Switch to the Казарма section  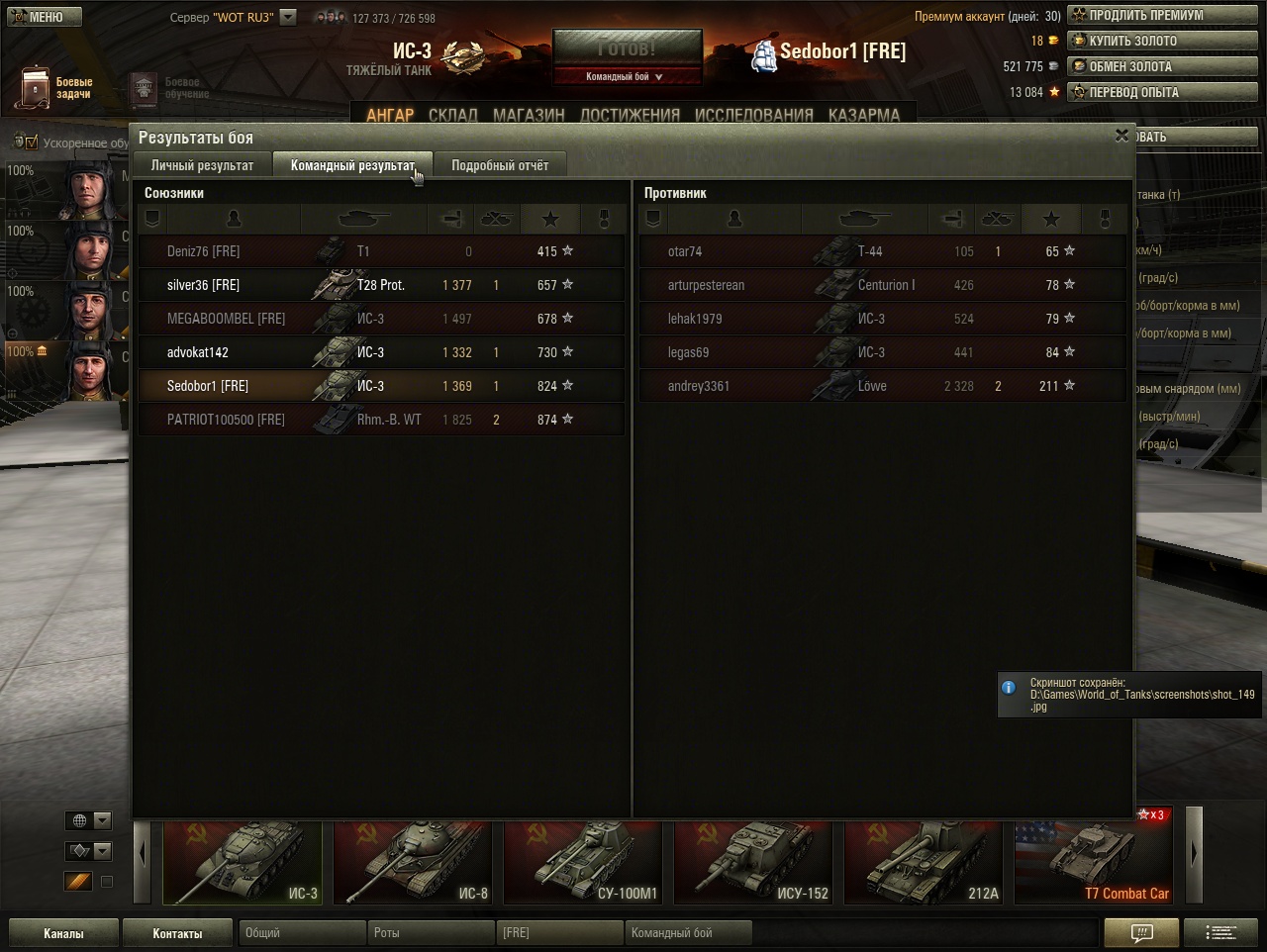(863, 115)
